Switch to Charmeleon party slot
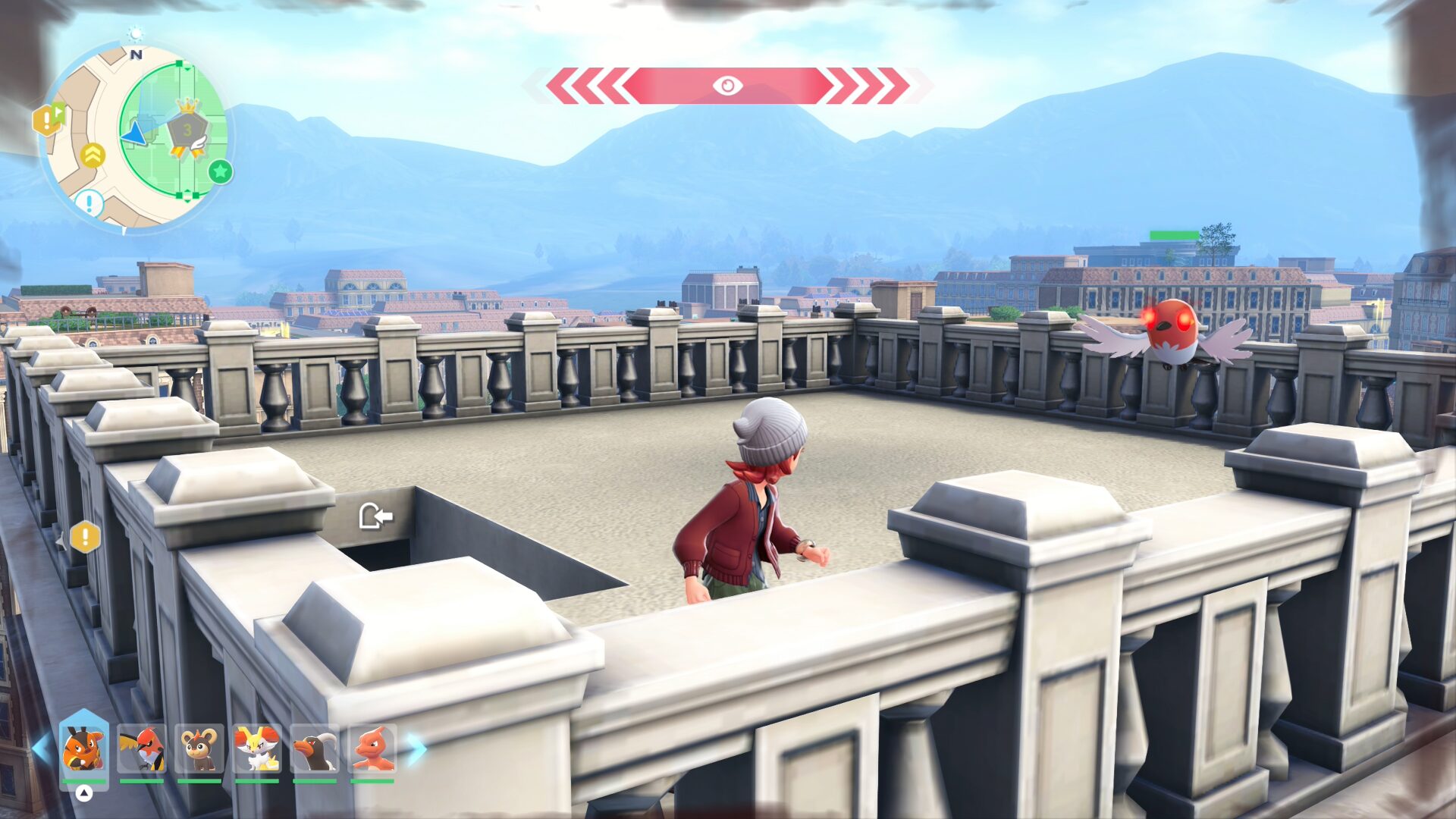This screenshot has width=1456, height=819. click(x=372, y=748)
